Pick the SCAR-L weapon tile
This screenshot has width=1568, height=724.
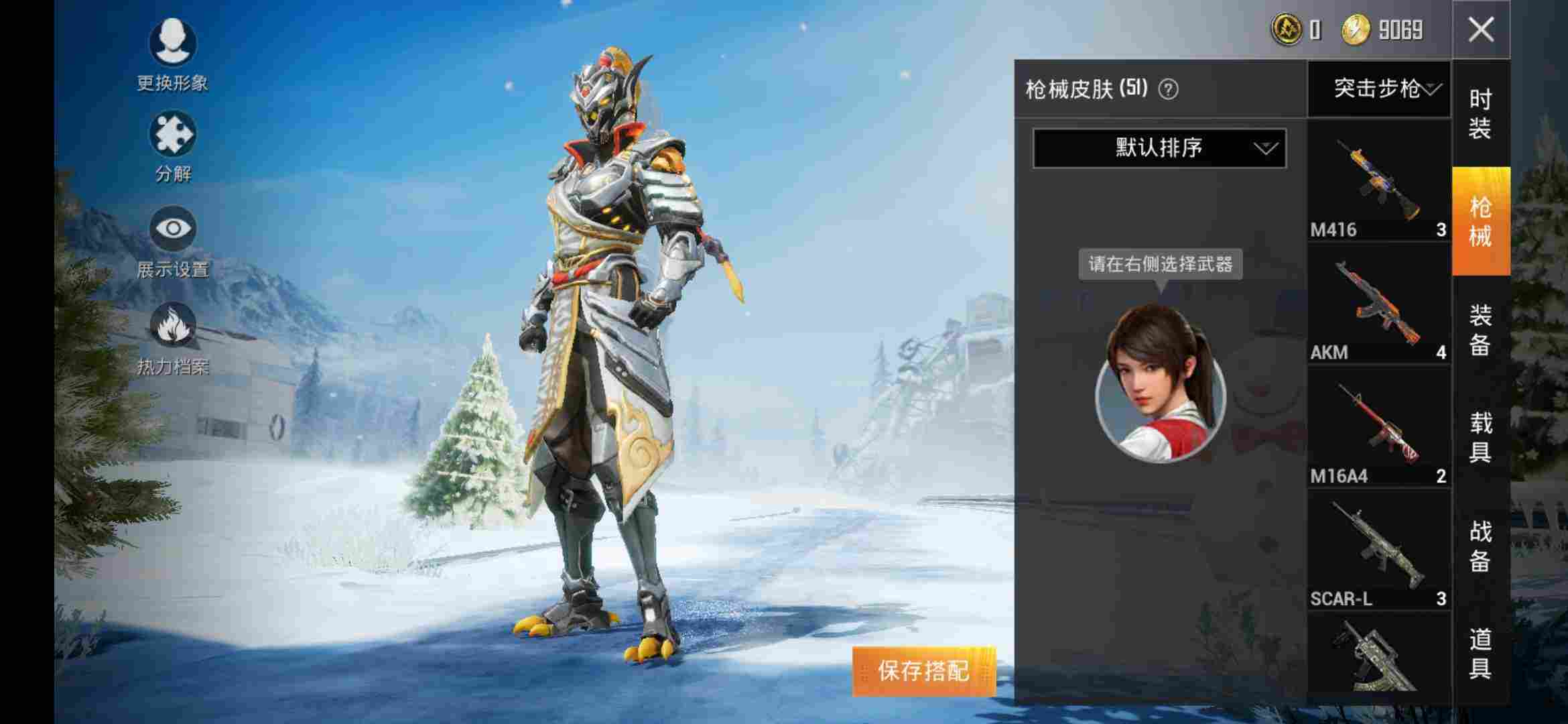pyautogui.click(x=1378, y=550)
